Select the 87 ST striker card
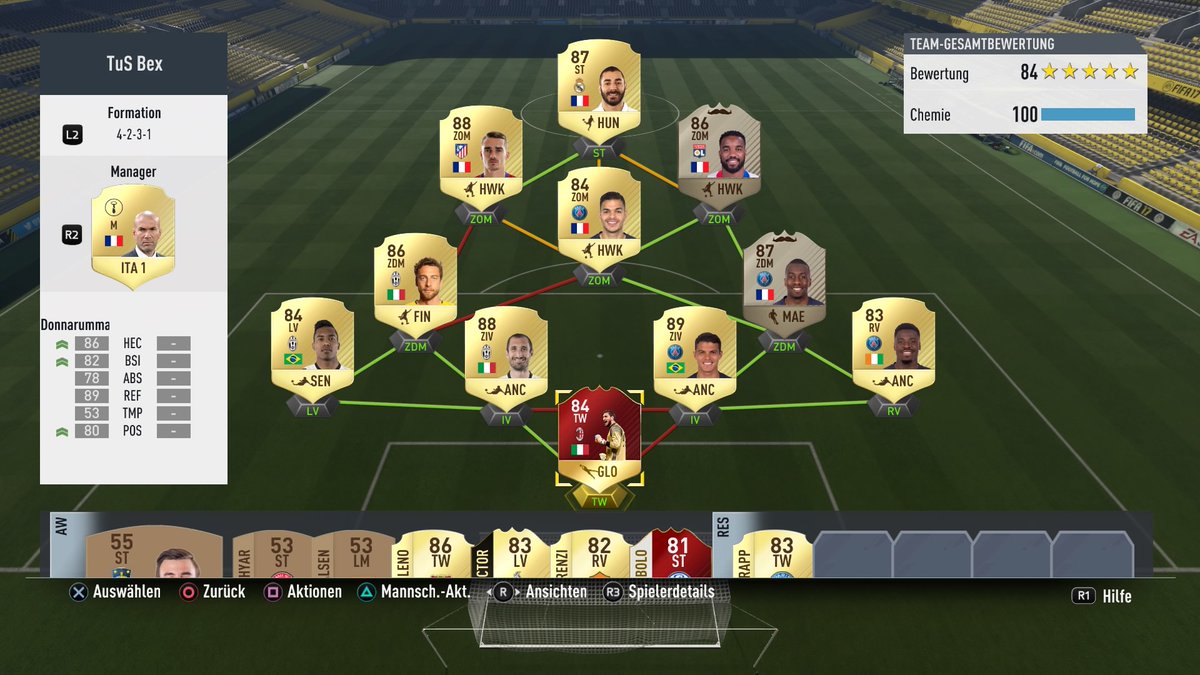This screenshot has height=675, width=1200. point(598,90)
